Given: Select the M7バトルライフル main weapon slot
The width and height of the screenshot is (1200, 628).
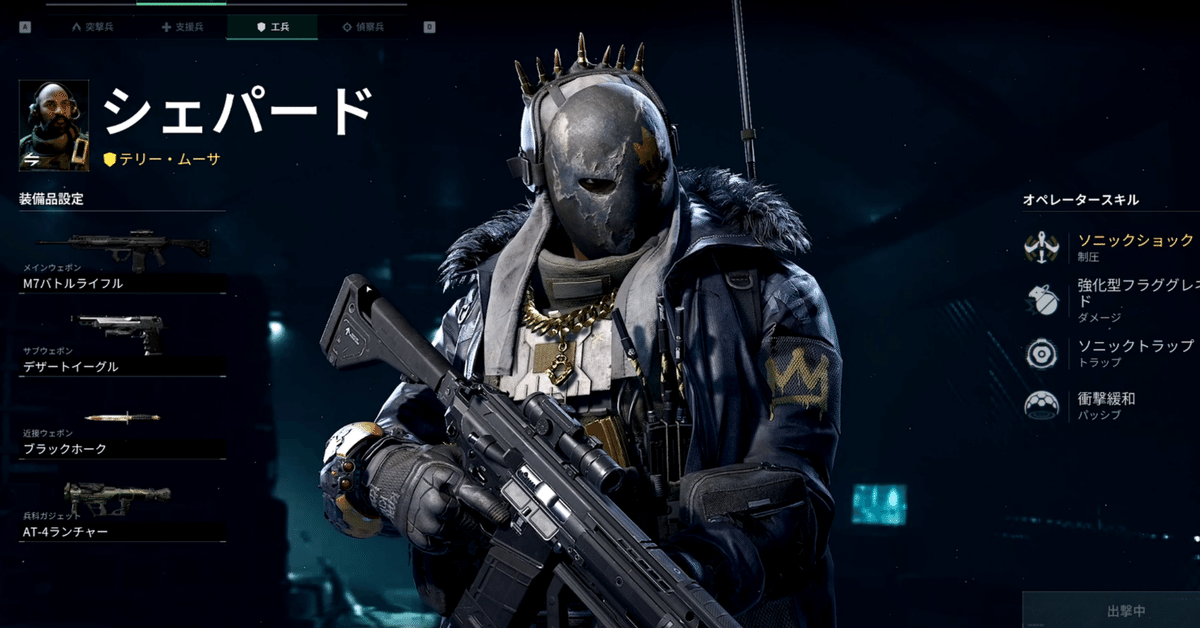Looking at the screenshot, I should (x=123, y=262).
